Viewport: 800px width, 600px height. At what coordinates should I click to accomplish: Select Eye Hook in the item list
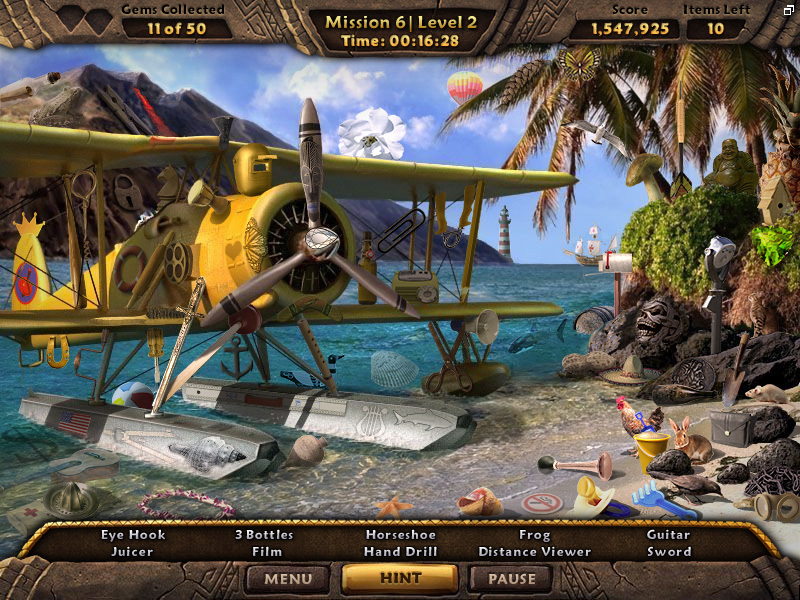[133, 534]
